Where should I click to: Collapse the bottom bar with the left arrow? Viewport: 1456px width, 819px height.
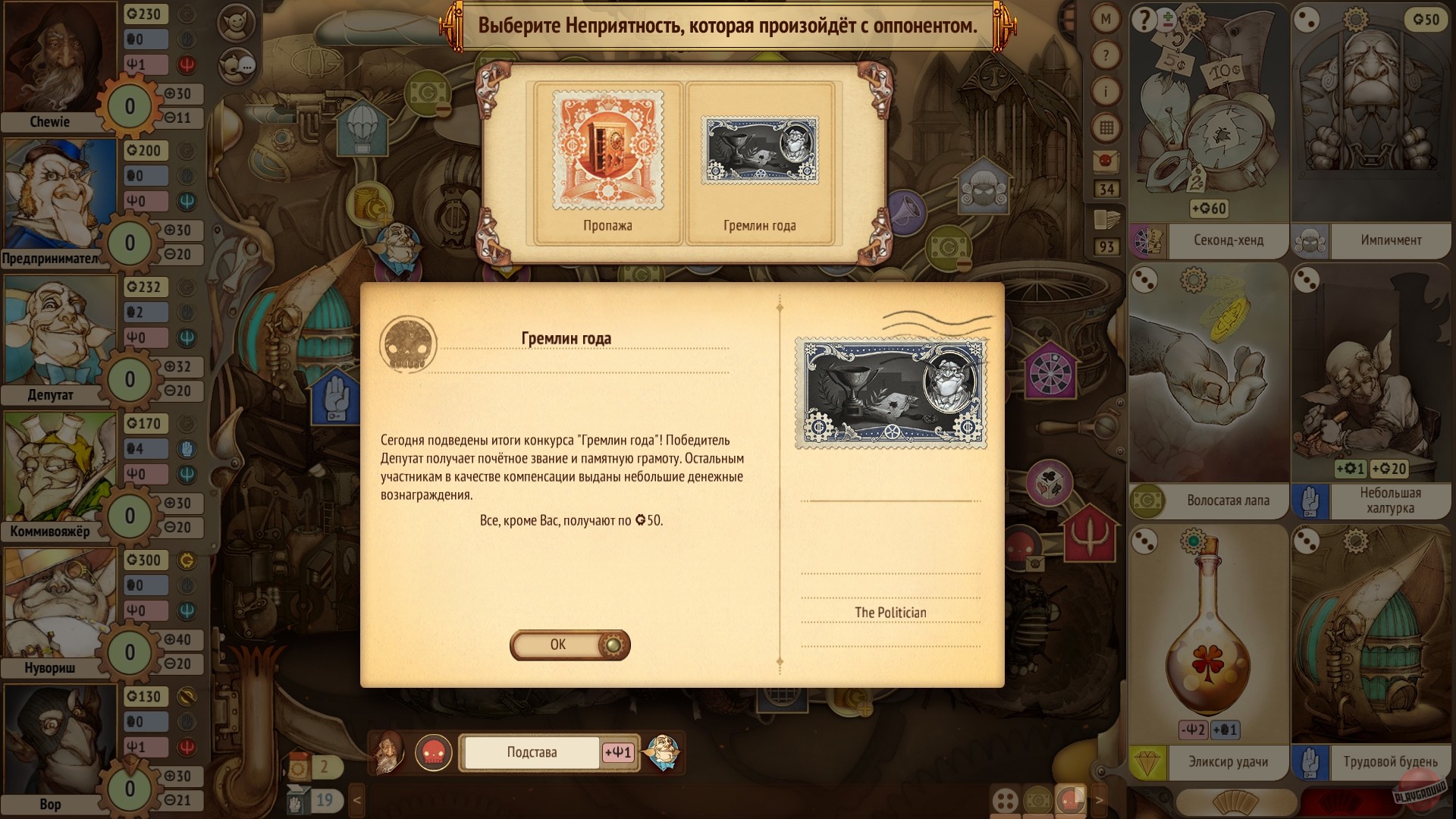pos(355,799)
